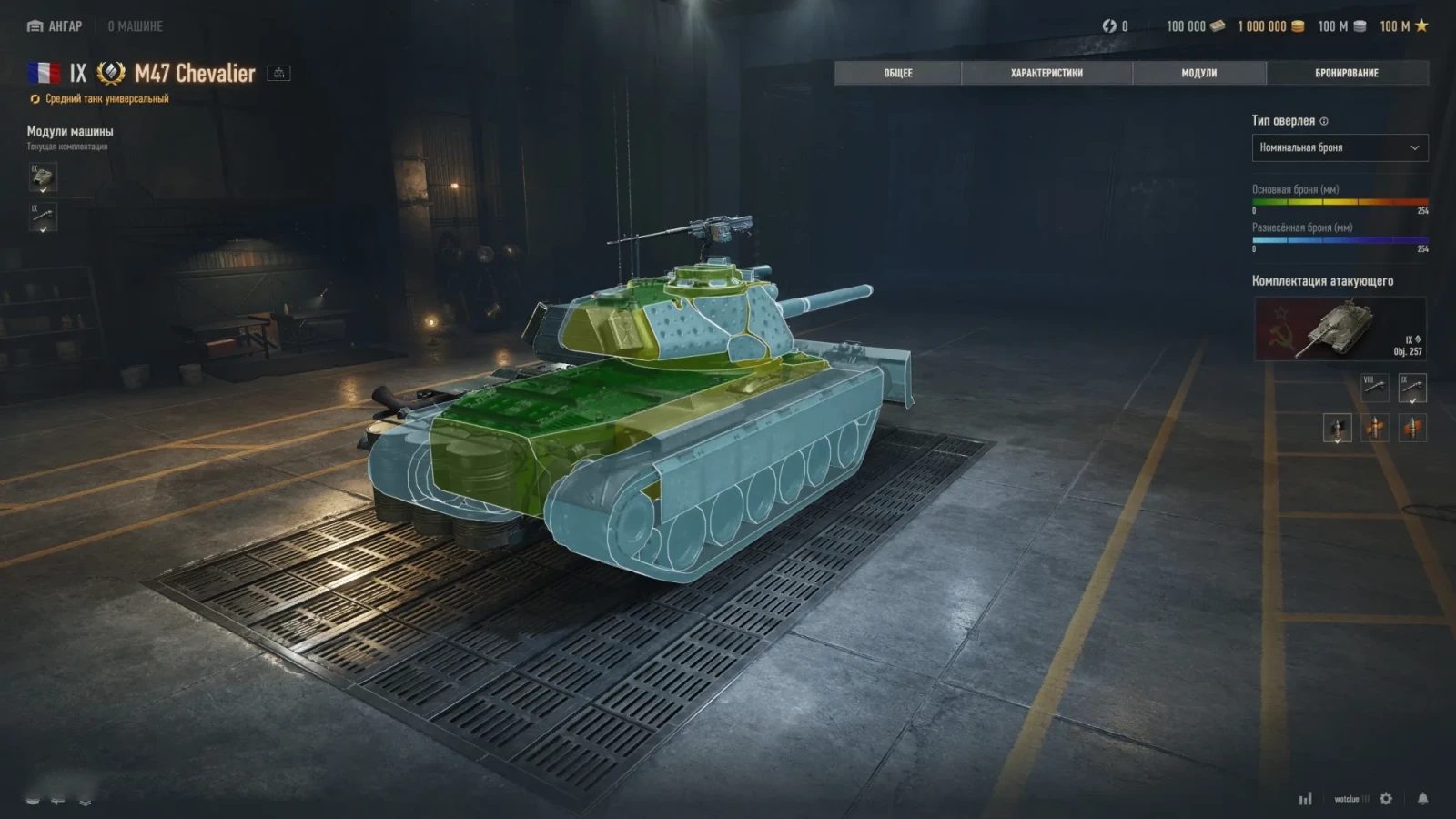Click АНГАР to return to the hangar
Viewport: 1456px width, 819px height.
tap(56, 26)
